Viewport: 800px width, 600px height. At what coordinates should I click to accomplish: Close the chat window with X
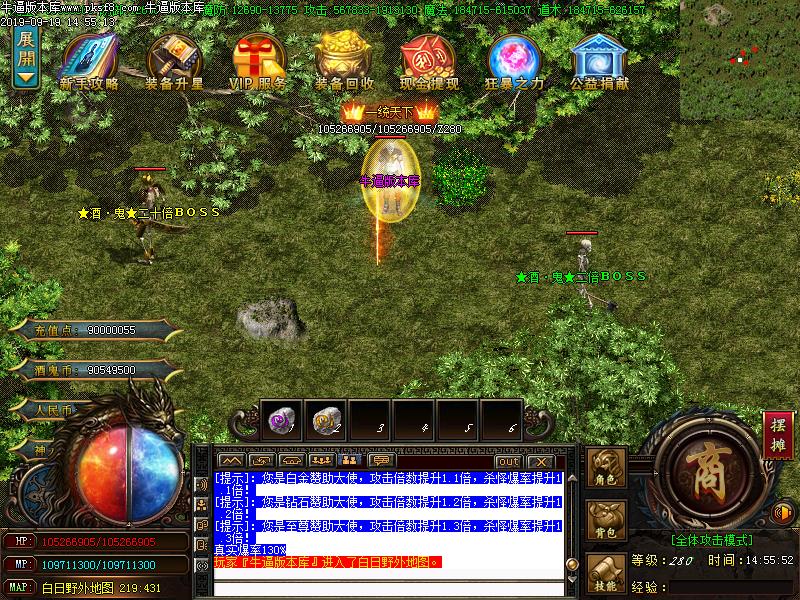point(541,461)
